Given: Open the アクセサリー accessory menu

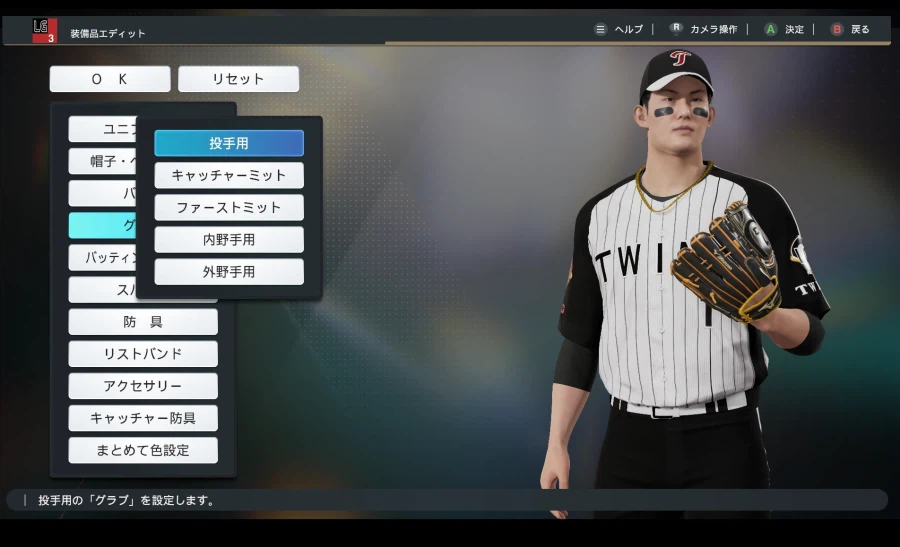Looking at the screenshot, I should 143,386.
